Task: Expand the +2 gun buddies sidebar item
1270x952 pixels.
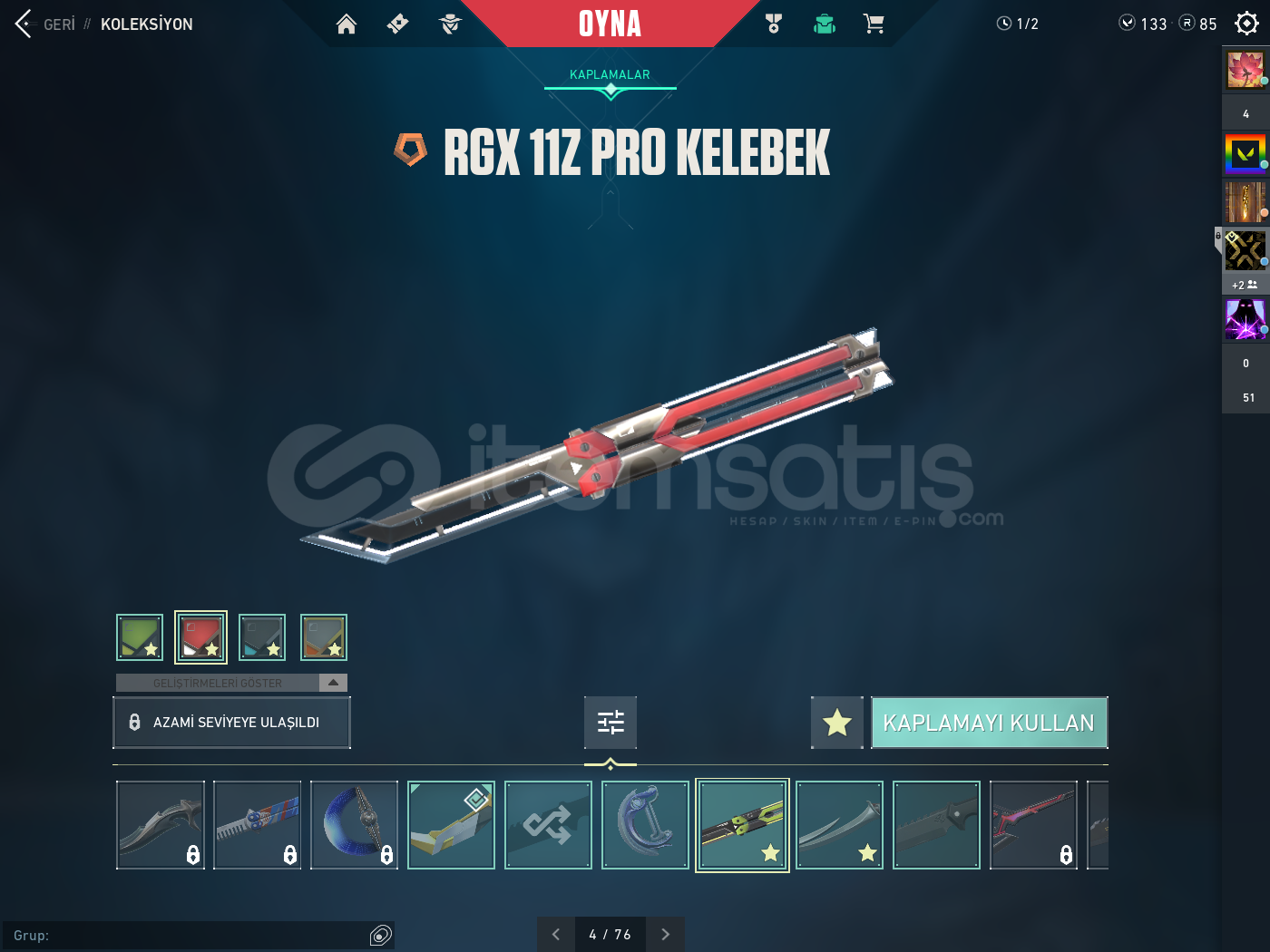Action: pos(1245,285)
